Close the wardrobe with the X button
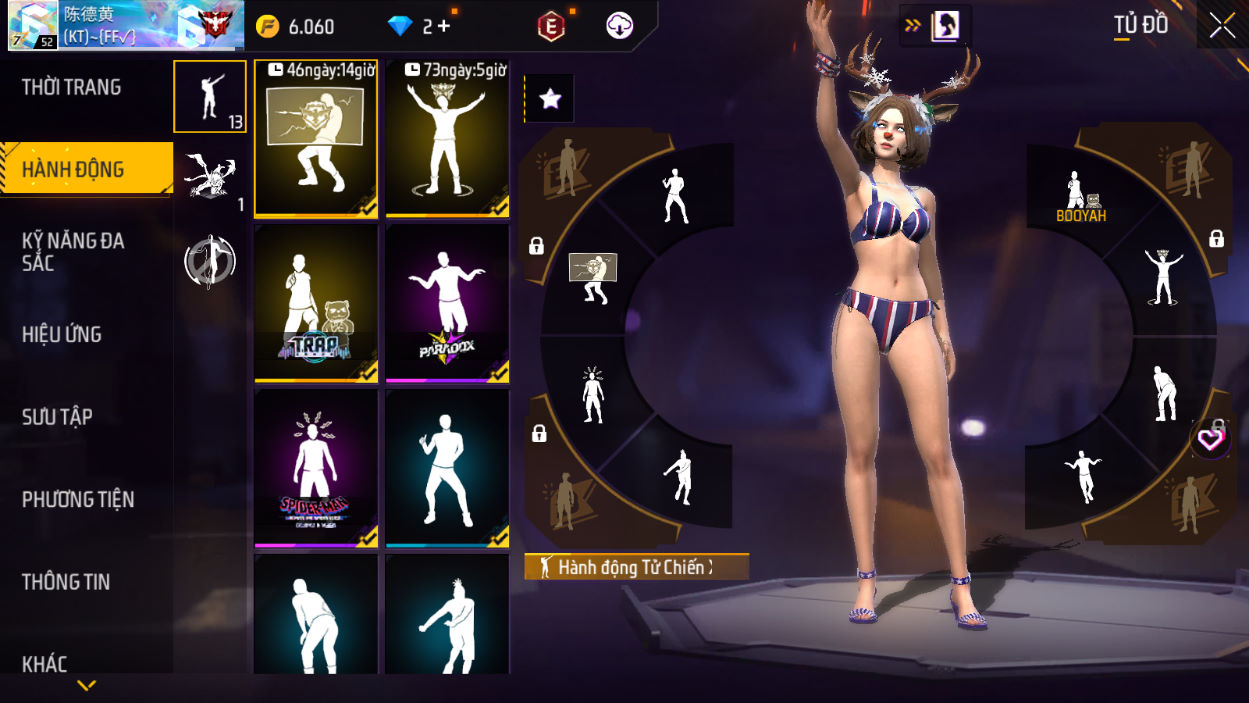The height and width of the screenshot is (703, 1249). (x=1222, y=26)
